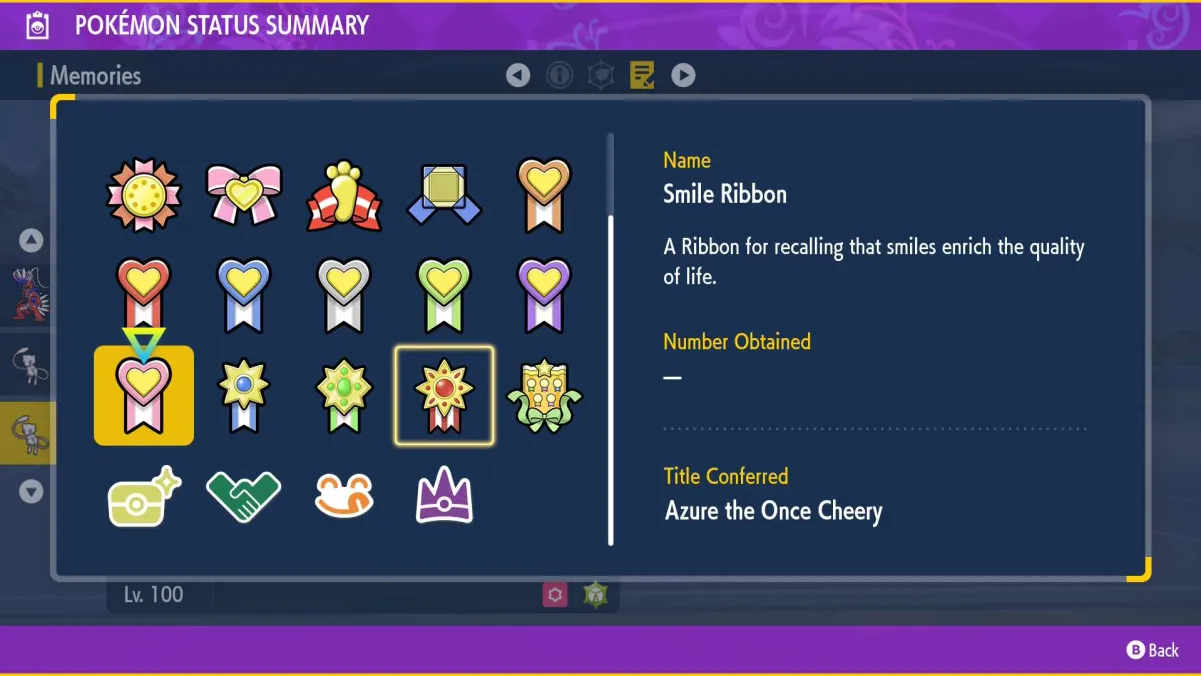
Task: Choose the blue gem star ribbon
Action: tap(244, 396)
